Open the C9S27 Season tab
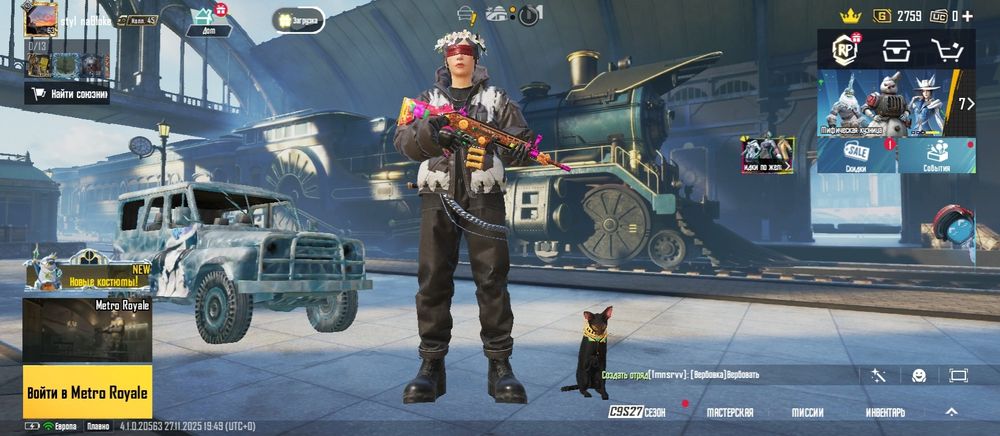 [x=637, y=412]
